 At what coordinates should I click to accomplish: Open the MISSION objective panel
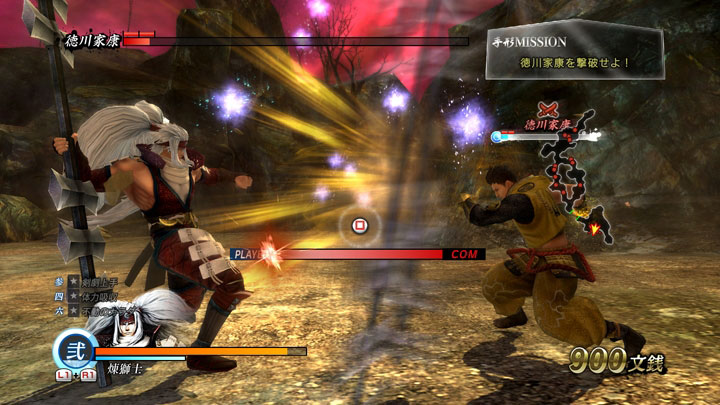[574, 53]
